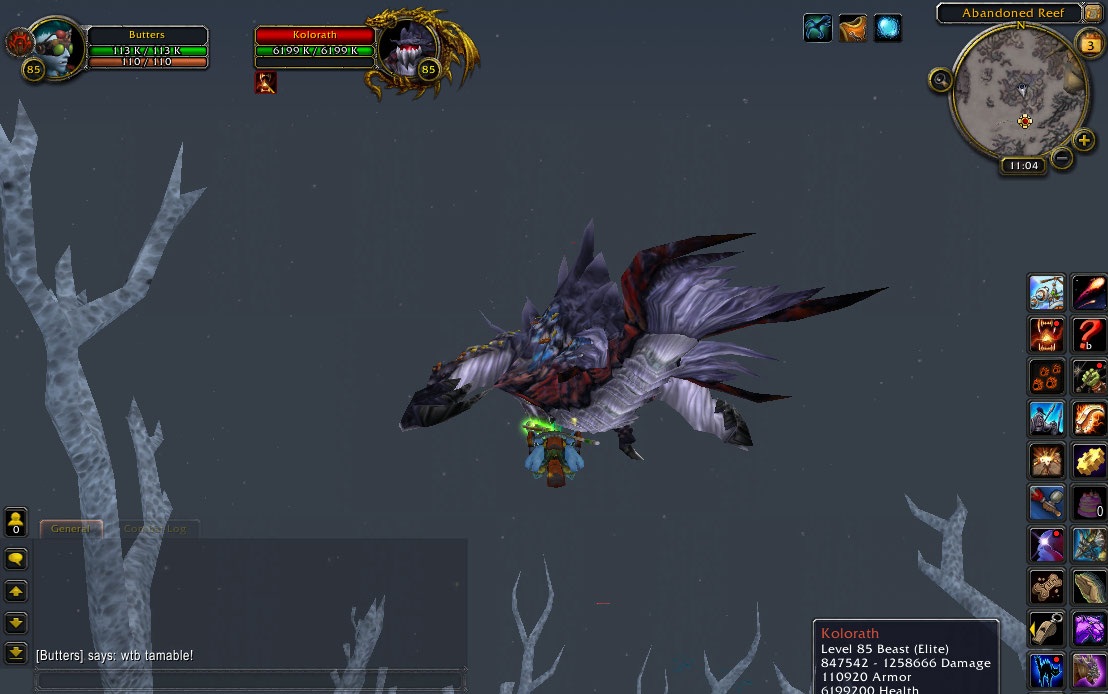Open the calendar button showing 3
The image size is (1108, 694).
tap(1089, 44)
